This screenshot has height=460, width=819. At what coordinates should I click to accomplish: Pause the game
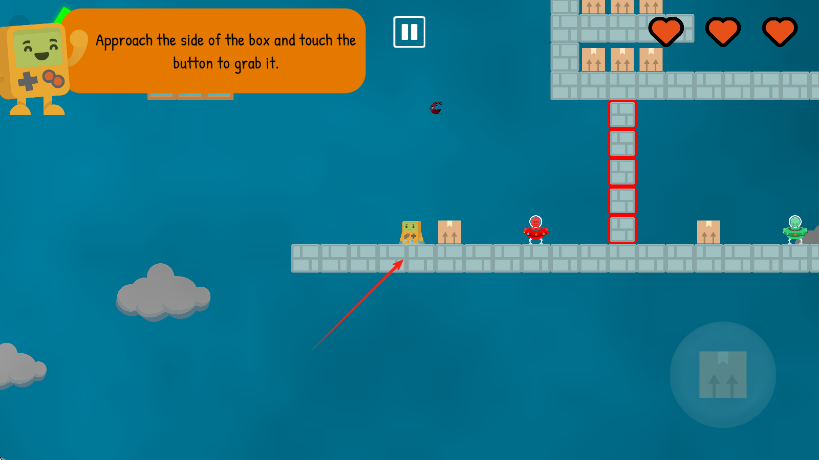(409, 32)
